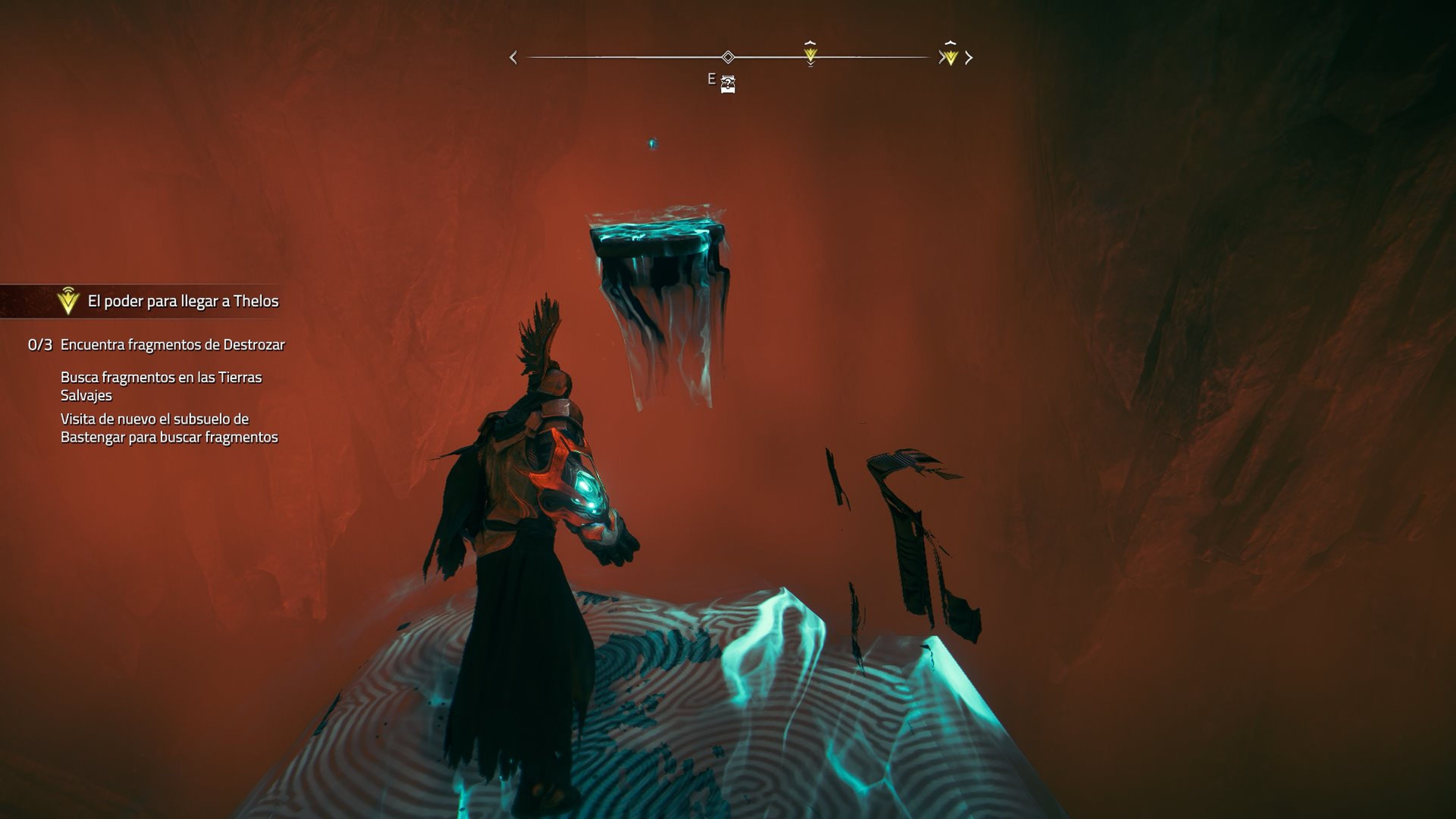
Task: Choose the Busca fragmentos en las Tierras Salvajes objective
Action: pos(161,386)
